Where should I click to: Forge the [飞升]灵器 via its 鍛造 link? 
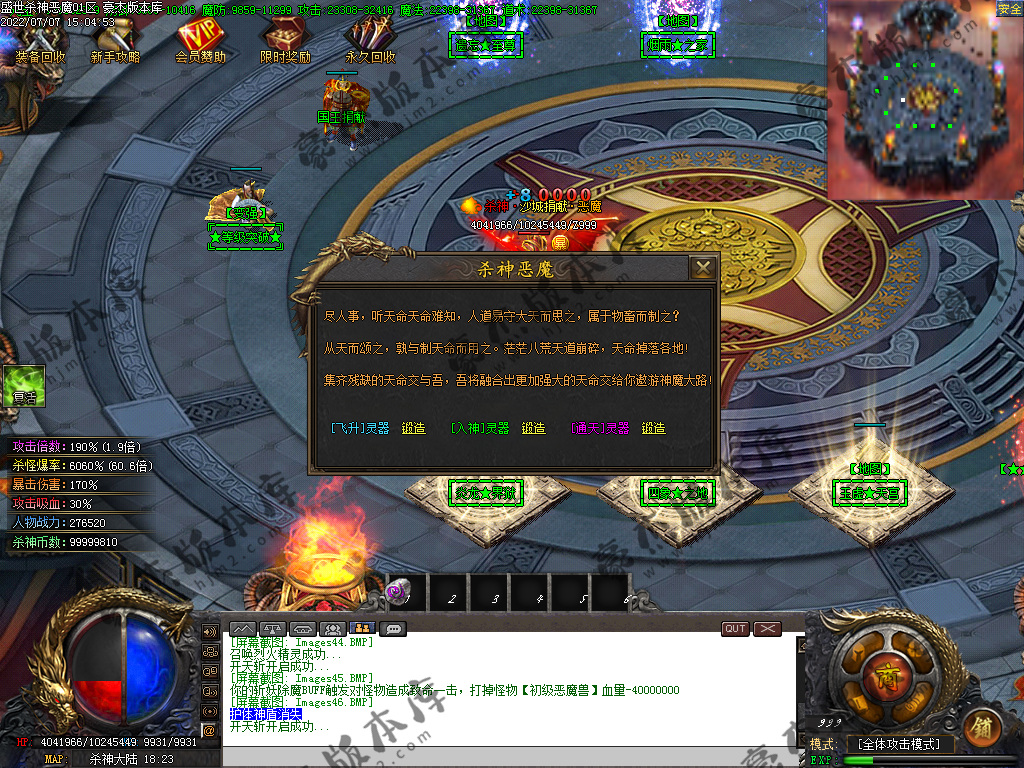pyautogui.click(x=413, y=428)
